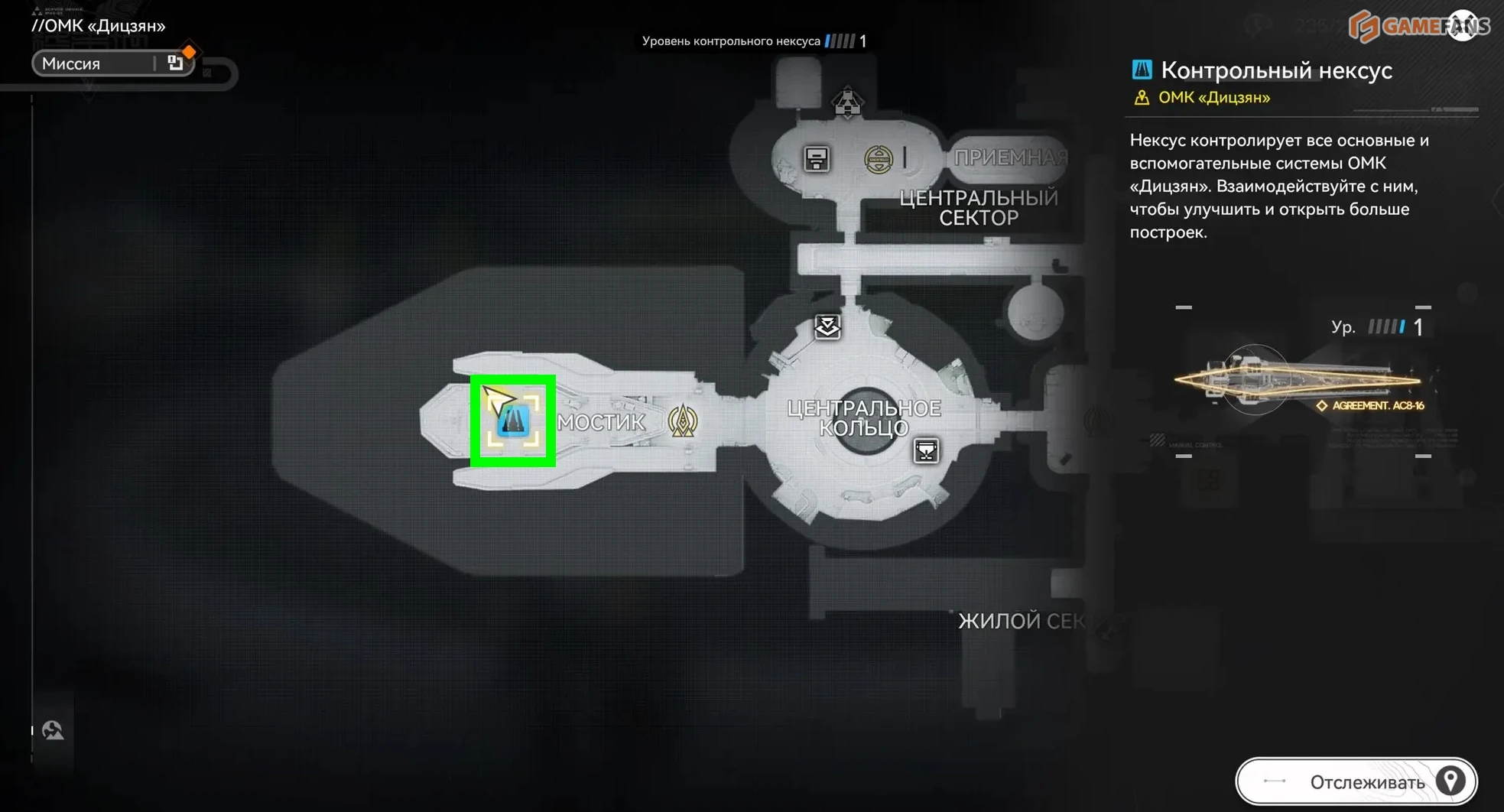Image resolution: width=1504 pixels, height=812 pixels.
Task: Select the diamond-shaped marker at the map's top
Action: pos(847,102)
